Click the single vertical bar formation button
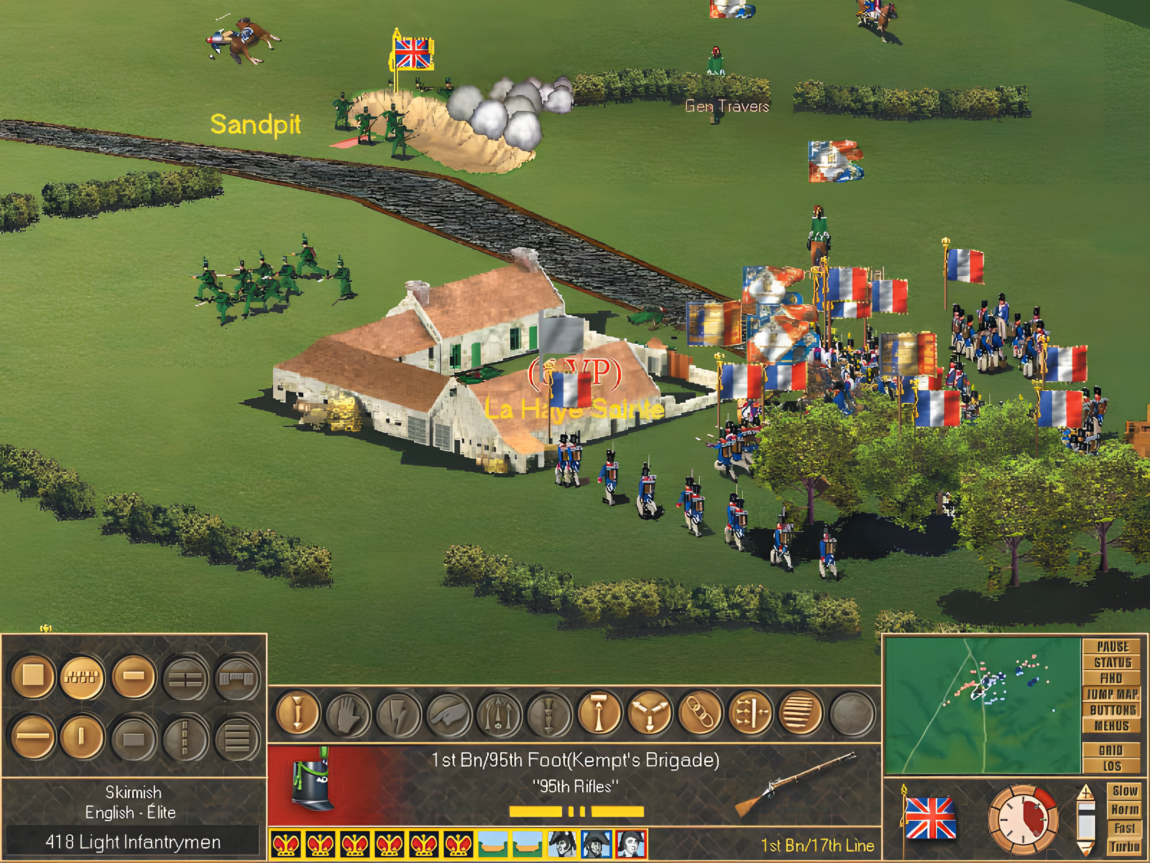 [x=82, y=738]
